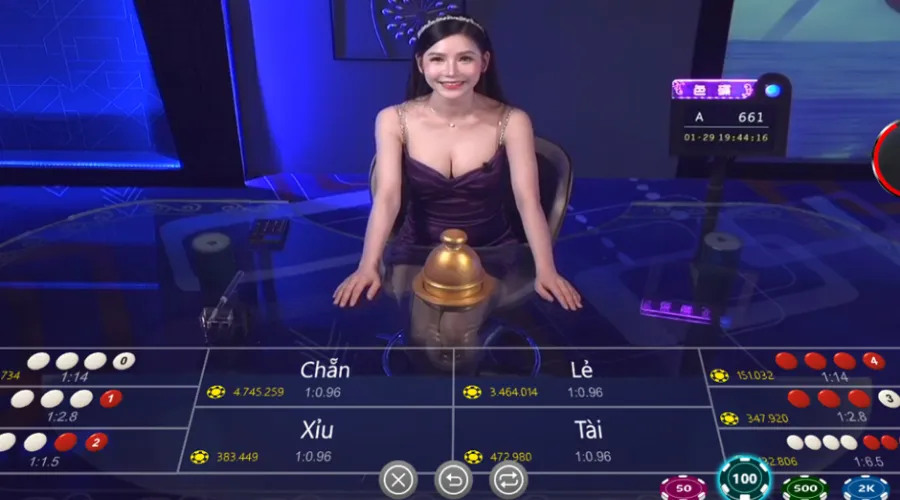The height and width of the screenshot is (500, 900).
Task: Choose the Xỉu betting area
Action: [318, 440]
